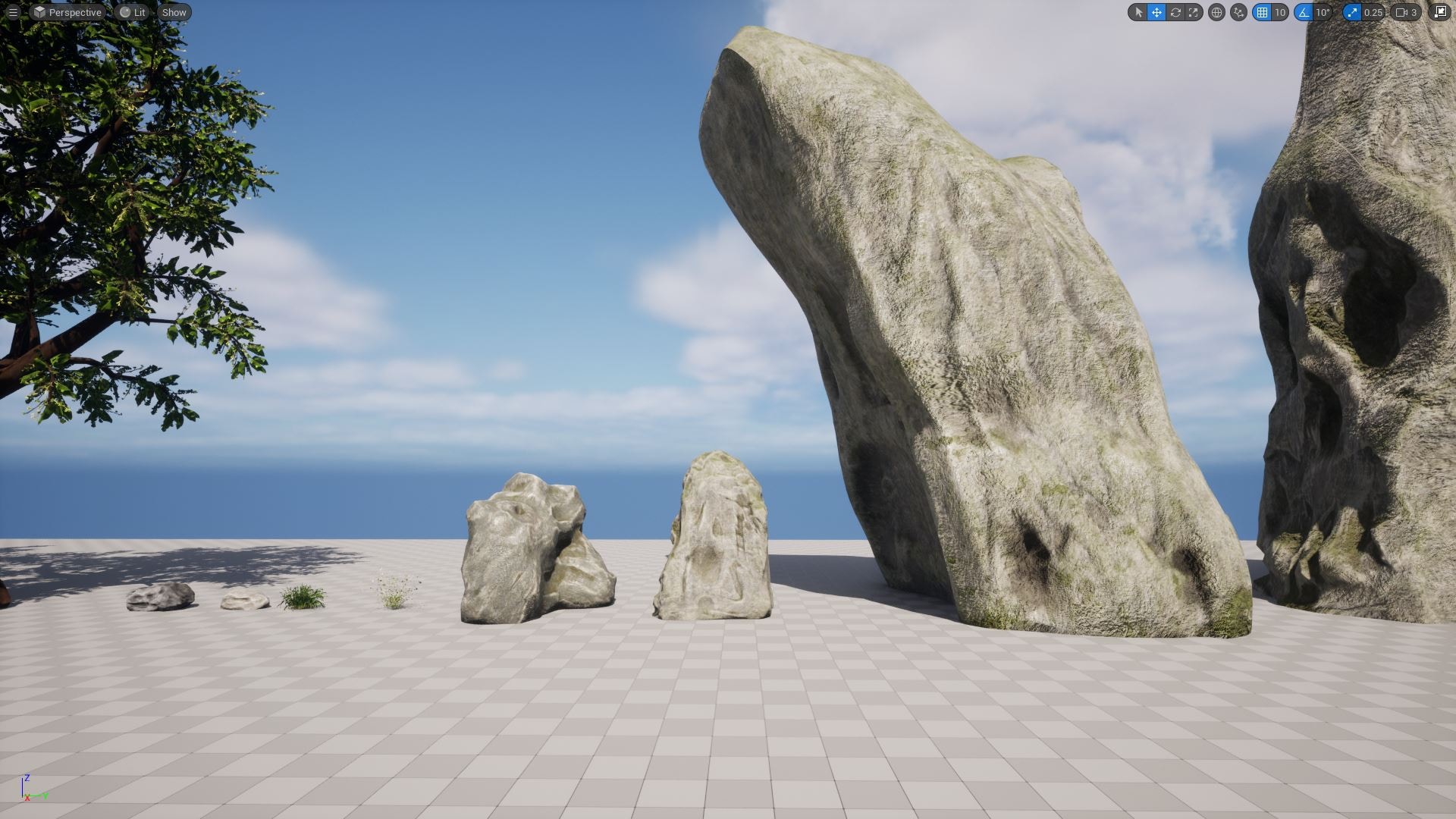Image resolution: width=1456 pixels, height=819 pixels.
Task: Open the grid snap size value dropdown
Action: [x=1279, y=12]
